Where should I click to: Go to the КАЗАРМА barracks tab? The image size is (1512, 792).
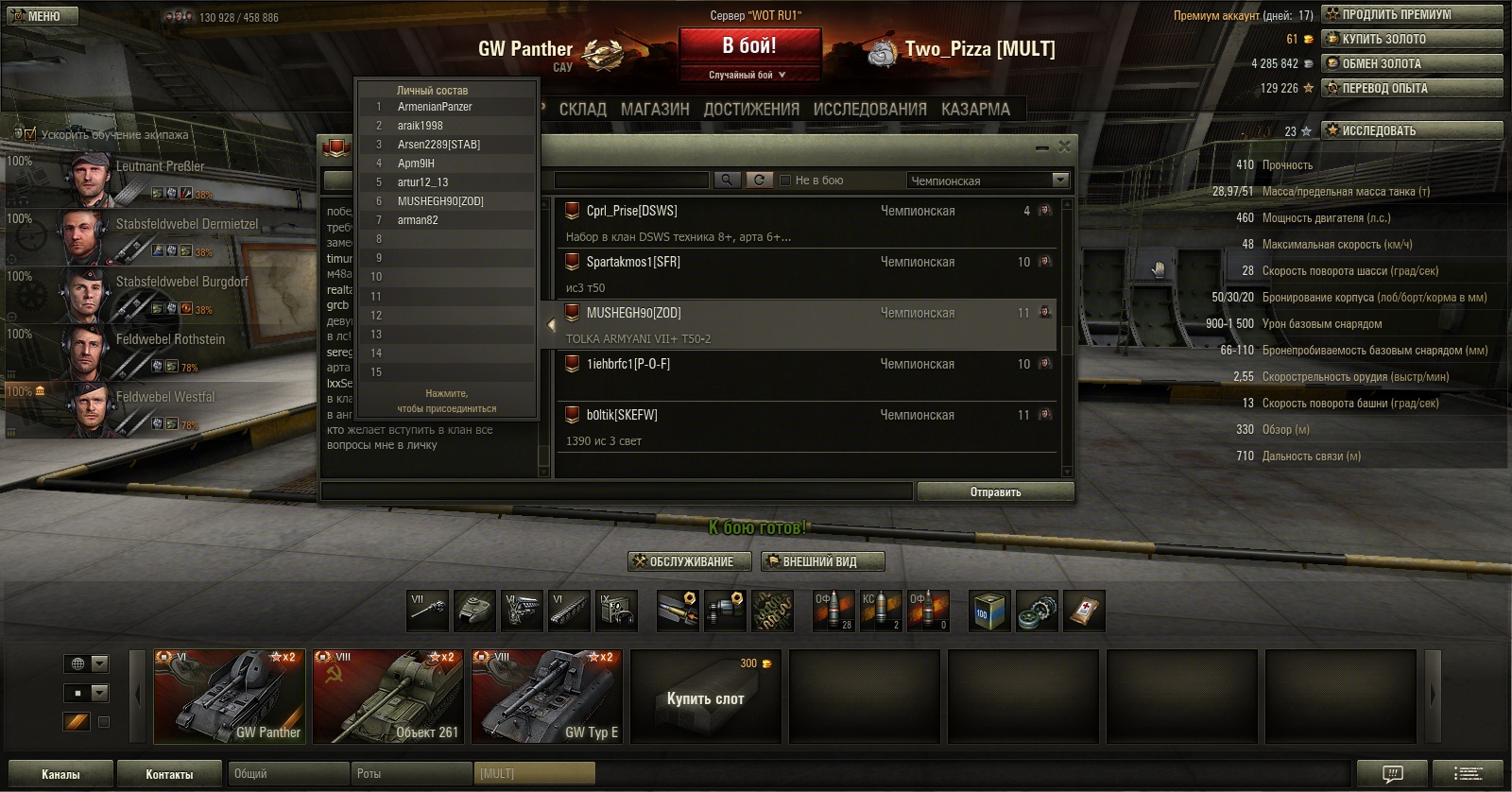(x=975, y=110)
